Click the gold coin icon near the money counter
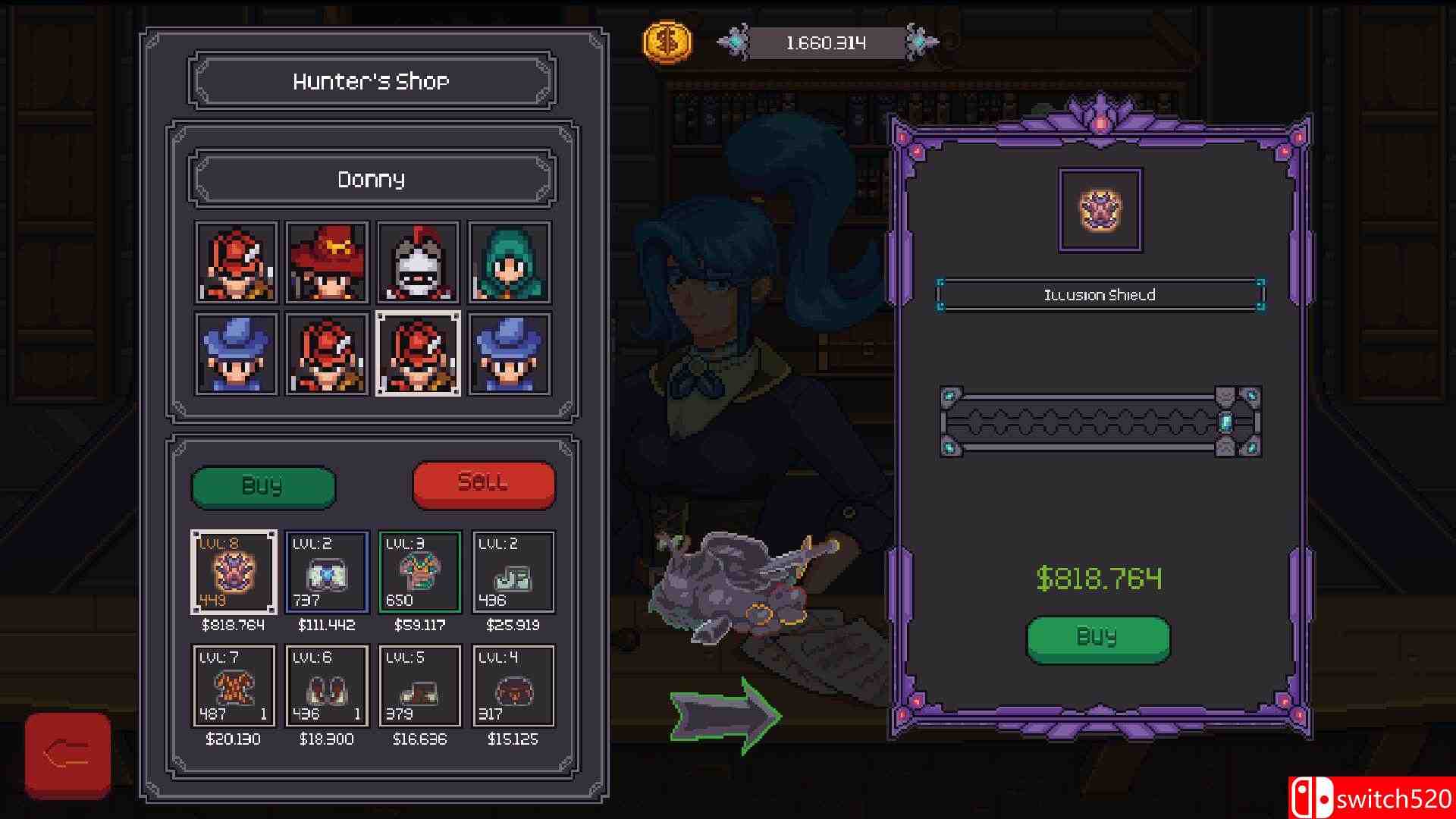This screenshot has width=1456, height=819. pyautogui.click(x=666, y=42)
